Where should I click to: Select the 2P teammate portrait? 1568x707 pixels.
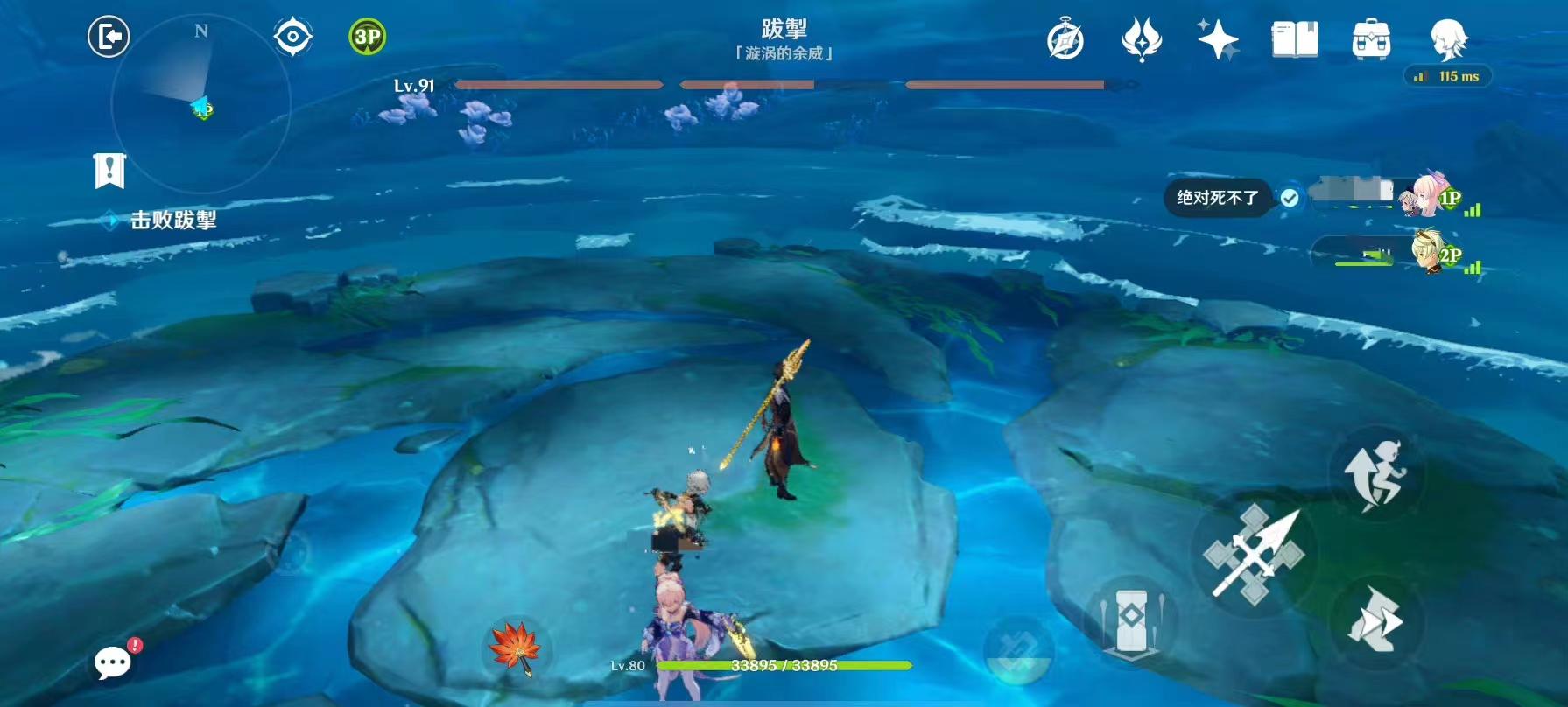(x=1433, y=251)
